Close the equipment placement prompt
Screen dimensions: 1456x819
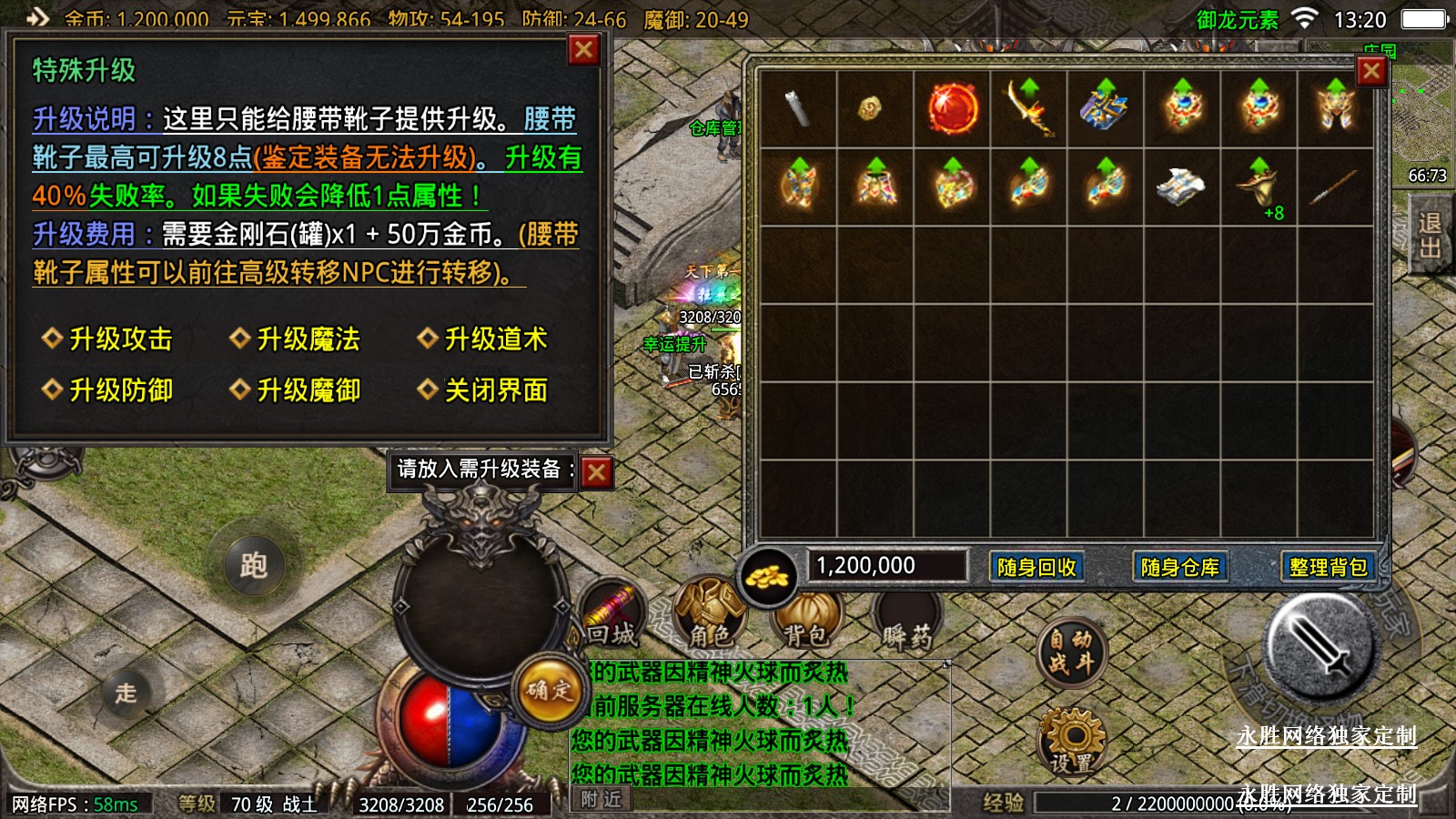pyautogui.click(x=596, y=472)
